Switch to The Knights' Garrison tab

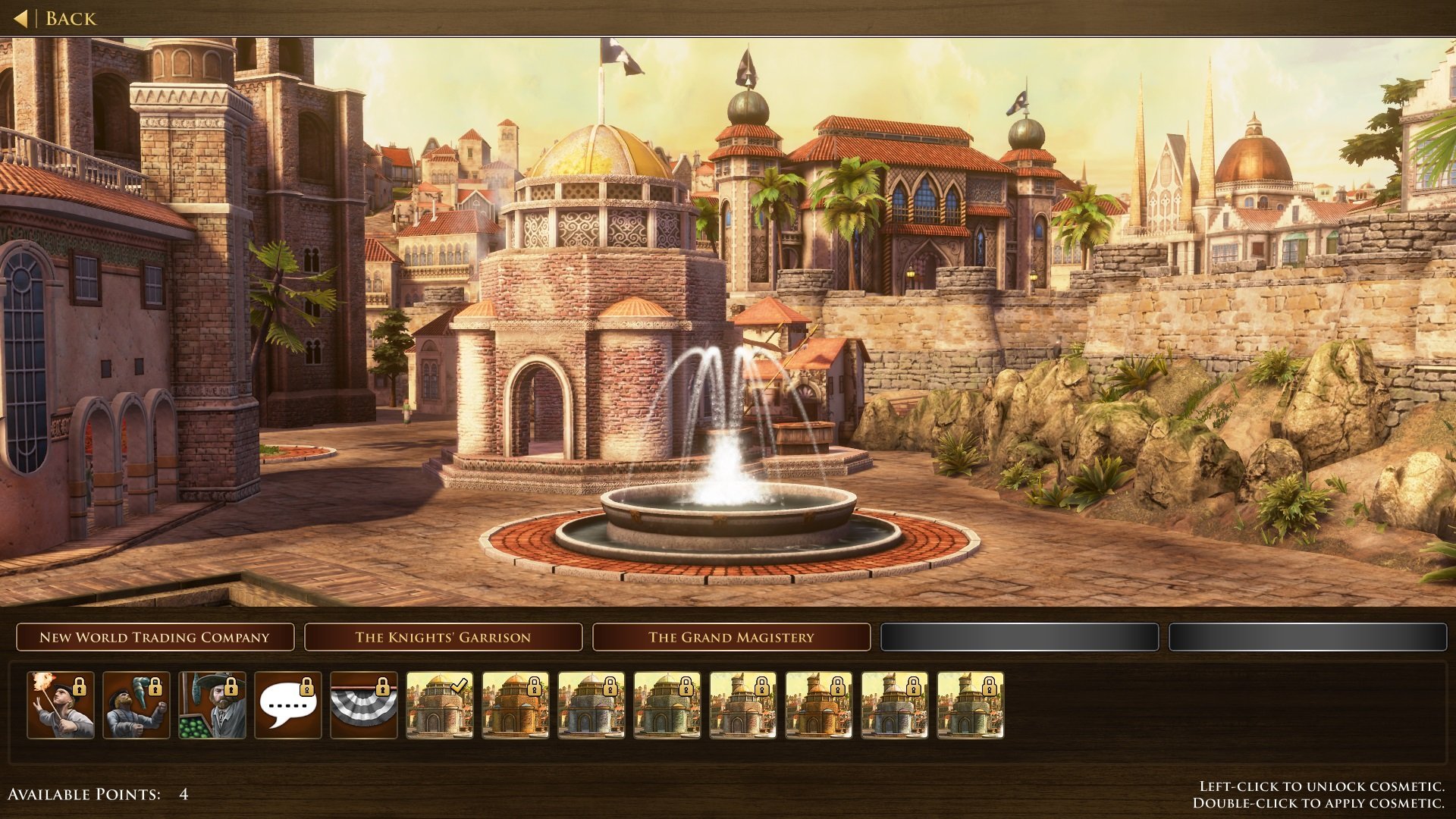coord(443,637)
